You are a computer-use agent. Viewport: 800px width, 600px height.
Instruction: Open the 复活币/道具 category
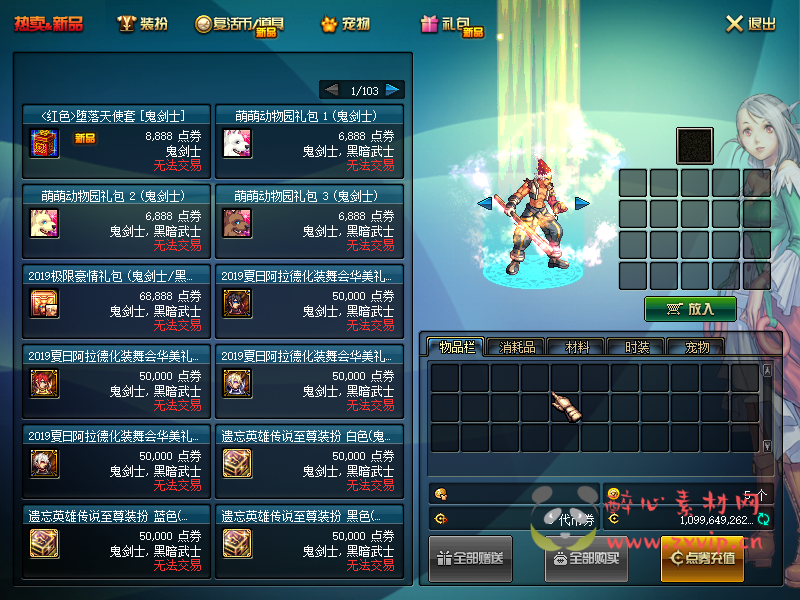tap(241, 25)
